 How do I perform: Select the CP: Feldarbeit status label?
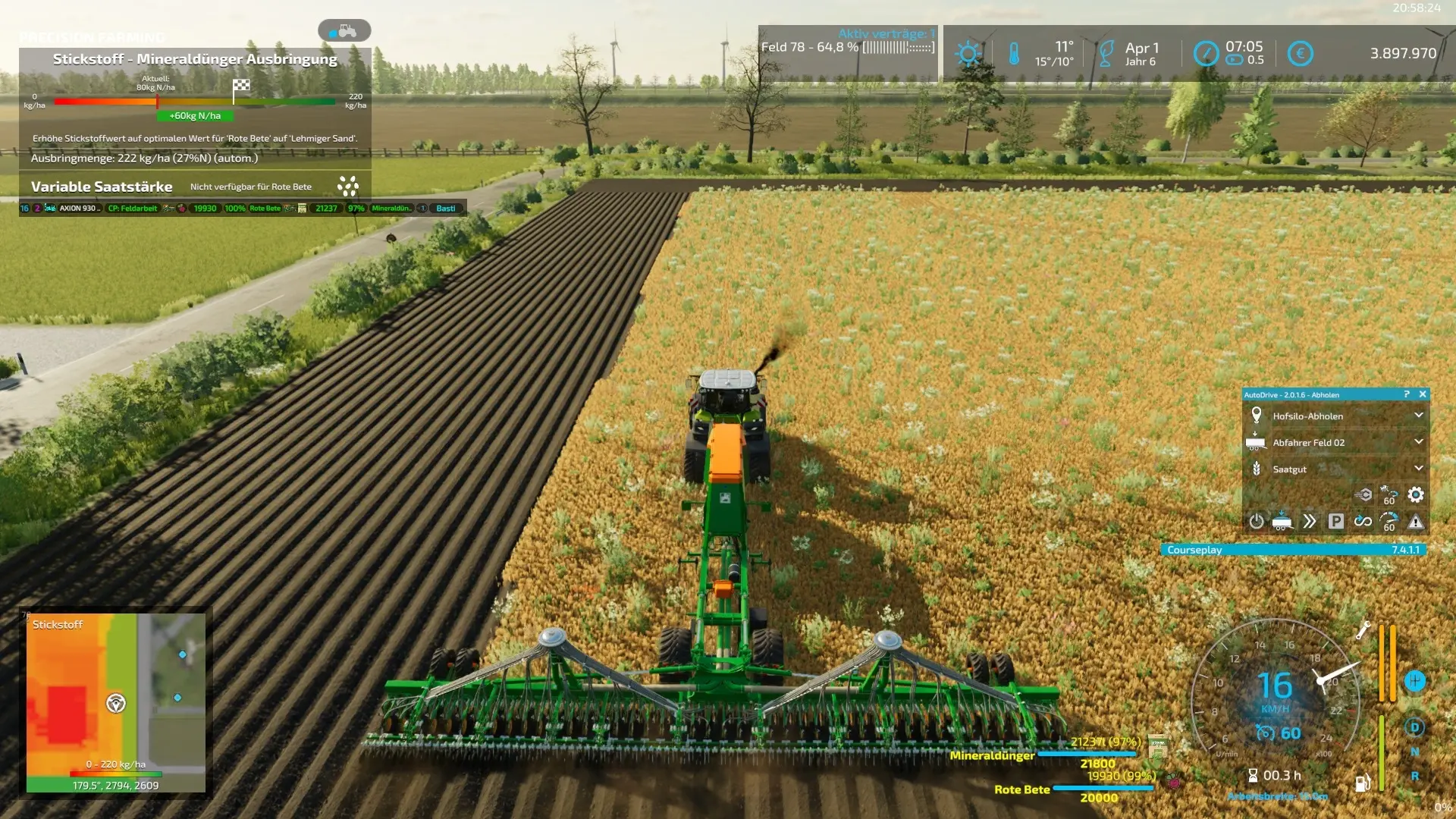133,209
